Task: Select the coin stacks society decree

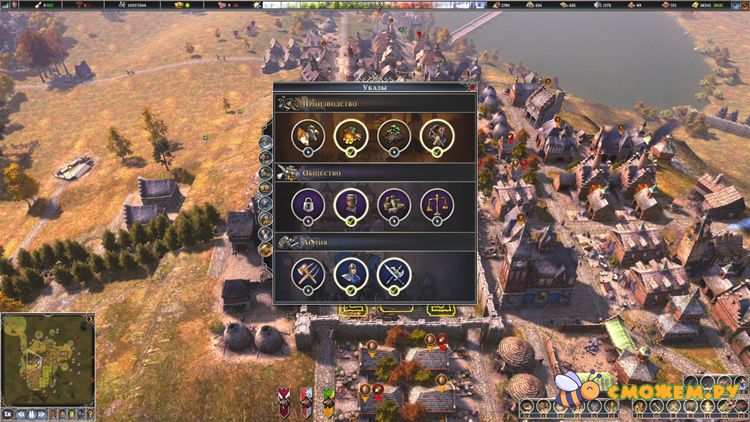Action: pyautogui.click(x=393, y=203)
